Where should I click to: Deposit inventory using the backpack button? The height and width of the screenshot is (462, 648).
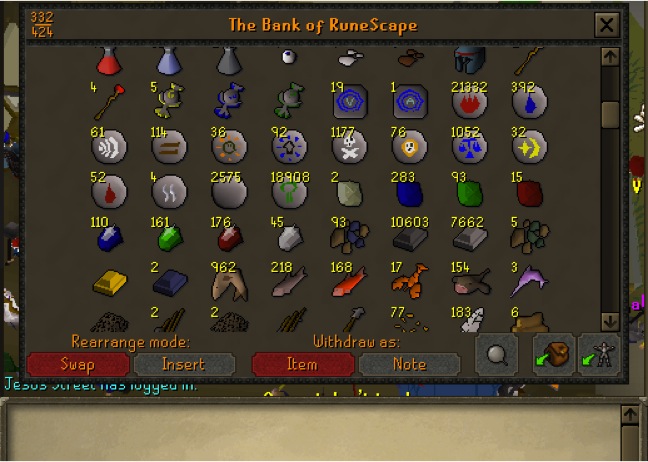click(553, 355)
